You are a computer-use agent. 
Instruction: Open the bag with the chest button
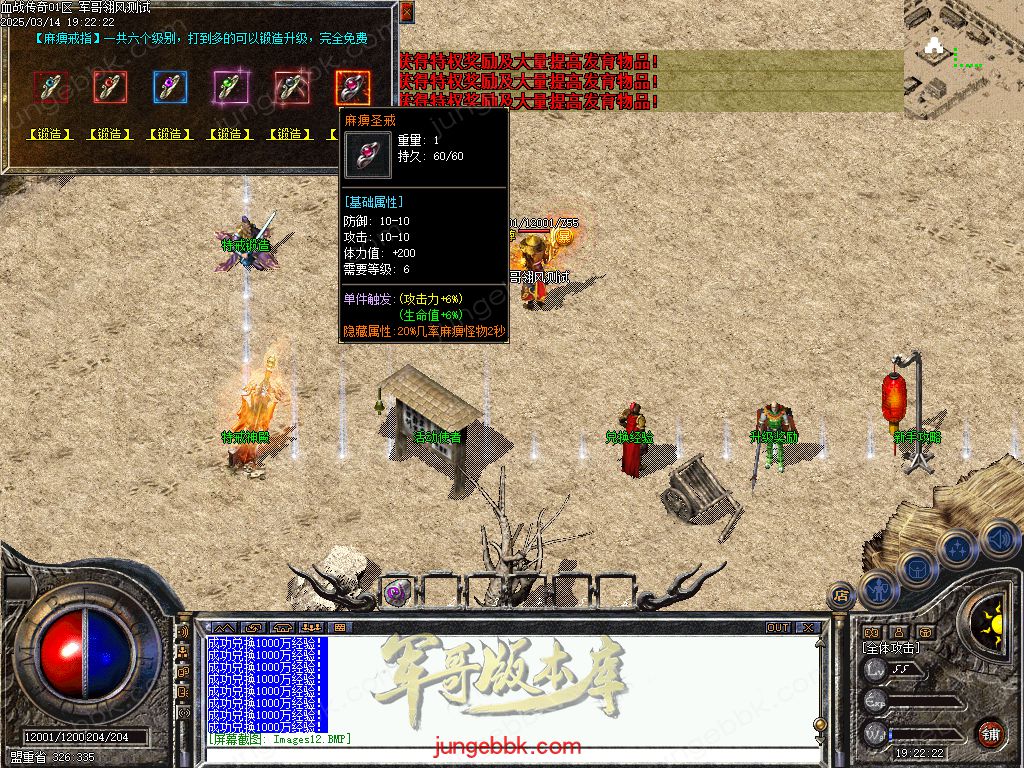point(918,570)
